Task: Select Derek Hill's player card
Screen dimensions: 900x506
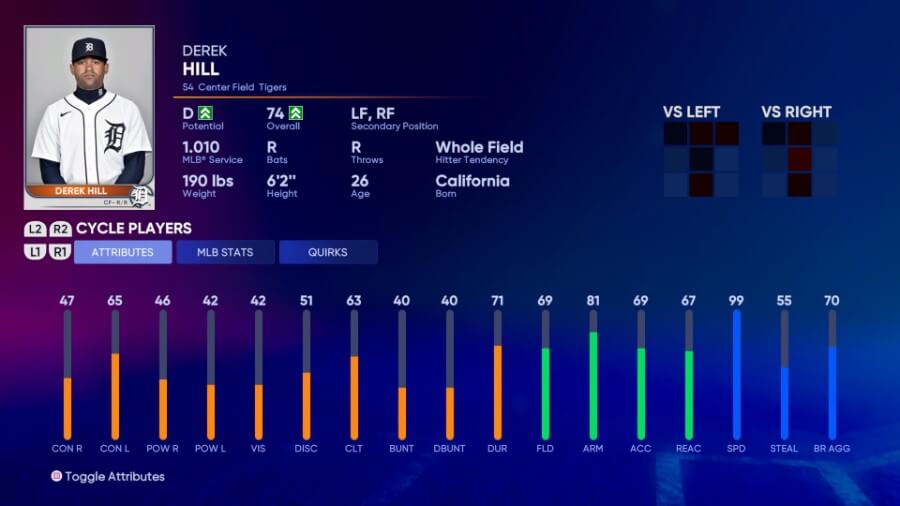Action: (x=89, y=117)
